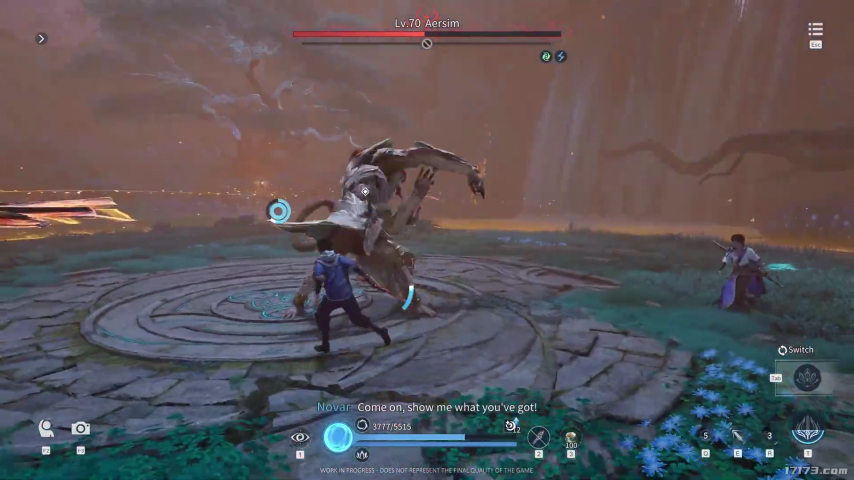Click the green swirl status icon under the boss bar
The width and height of the screenshot is (854, 480).
click(x=546, y=57)
